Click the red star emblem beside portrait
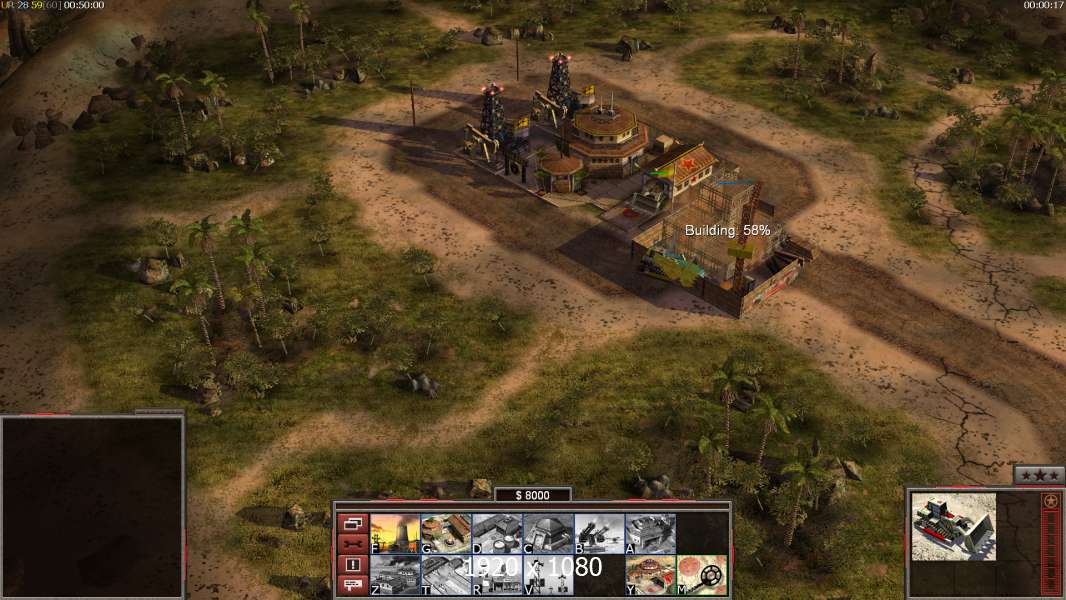The width and height of the screenshot is (1066, 600). pos(1050,501)
